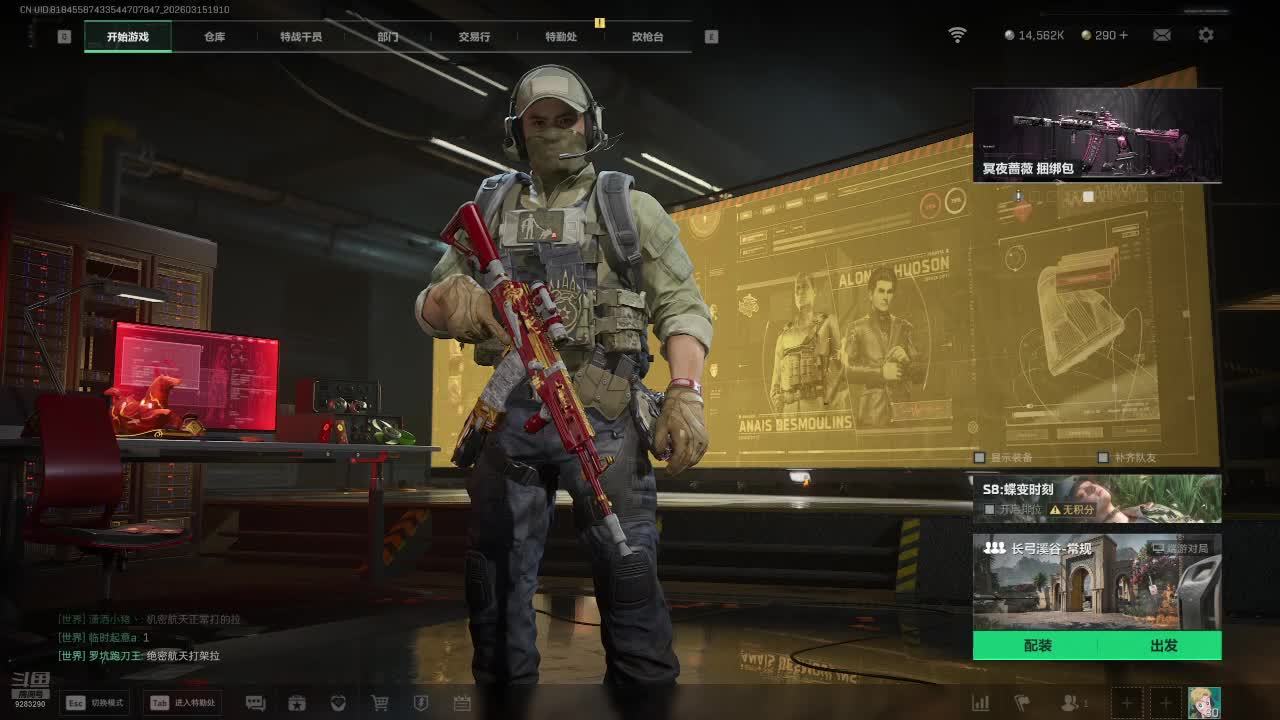Toggle the 显示装备 (Show Equipment) checkbox

980,457
